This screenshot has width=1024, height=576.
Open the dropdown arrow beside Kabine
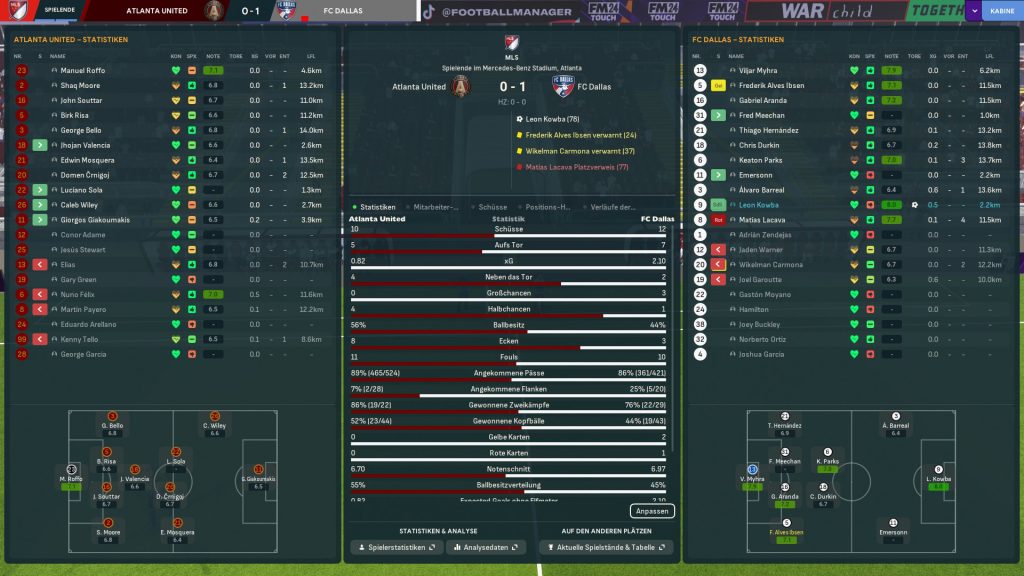click(x=975, y=12)
